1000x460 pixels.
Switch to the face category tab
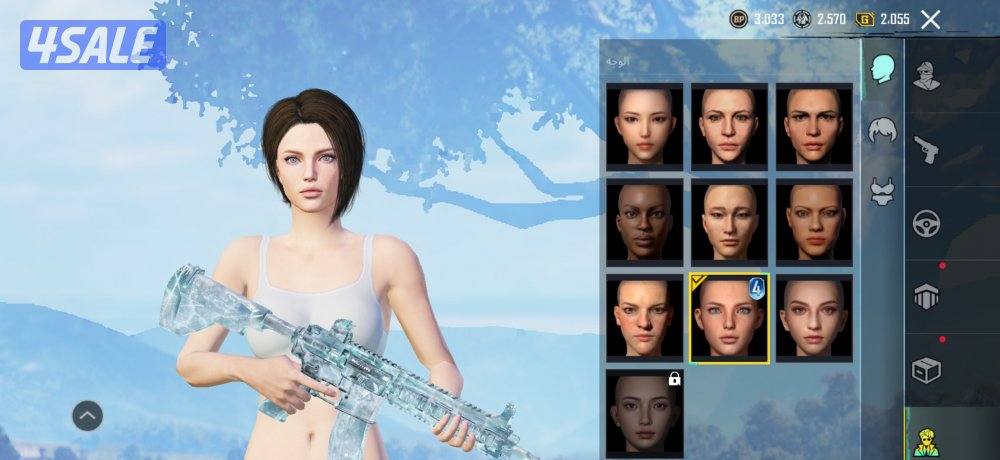click(882, 69)
